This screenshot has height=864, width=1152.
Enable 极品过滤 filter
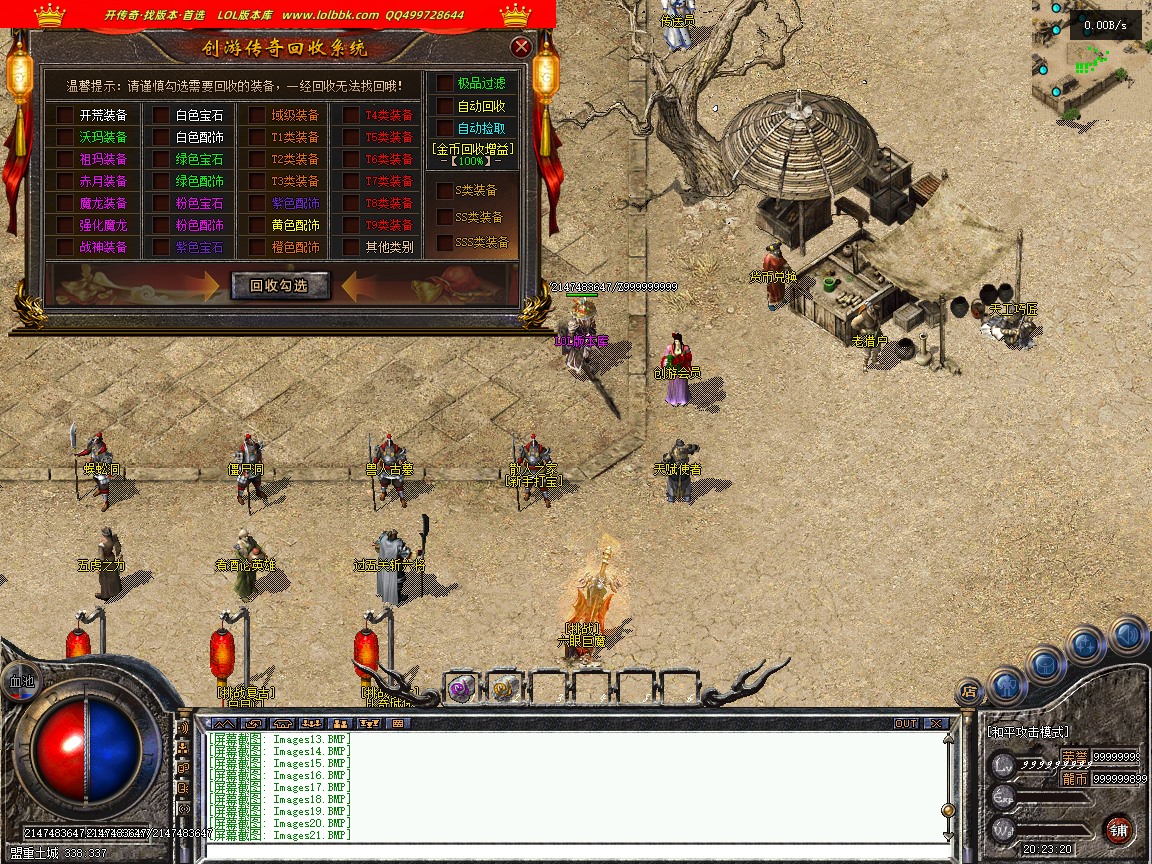click(445, 84)
